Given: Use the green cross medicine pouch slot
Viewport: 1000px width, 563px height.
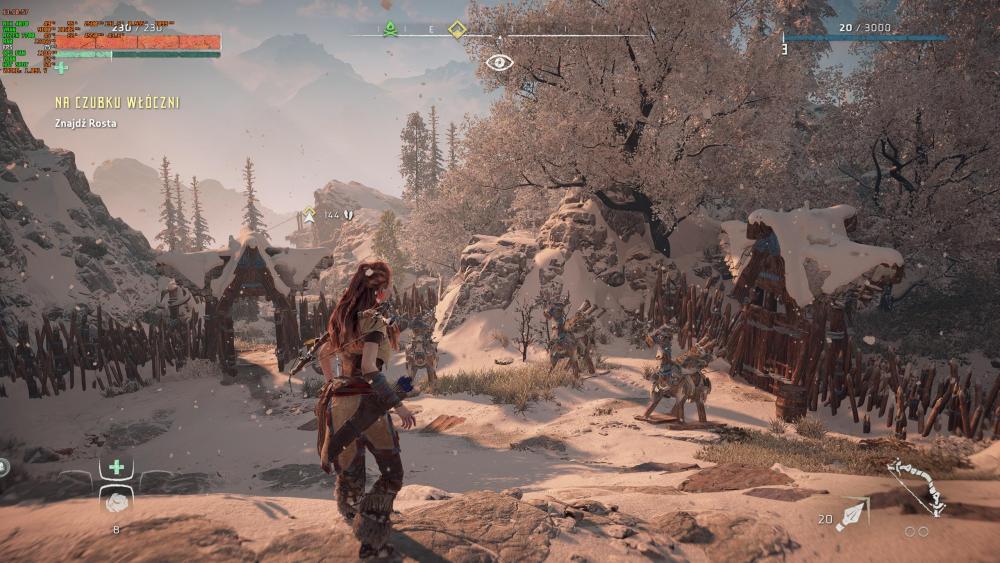Looking at the screenshot, I should pyautogui.click(x=117, y=467).
